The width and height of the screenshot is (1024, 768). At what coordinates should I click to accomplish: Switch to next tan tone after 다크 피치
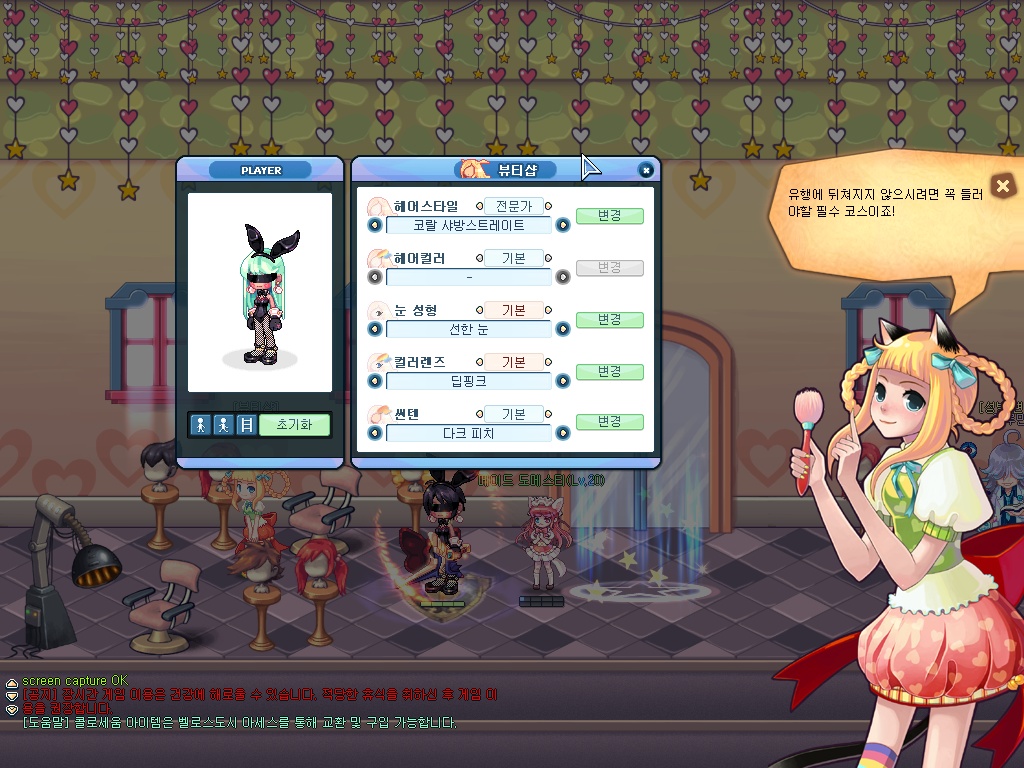pyautogui.click(x=563, y=433)
